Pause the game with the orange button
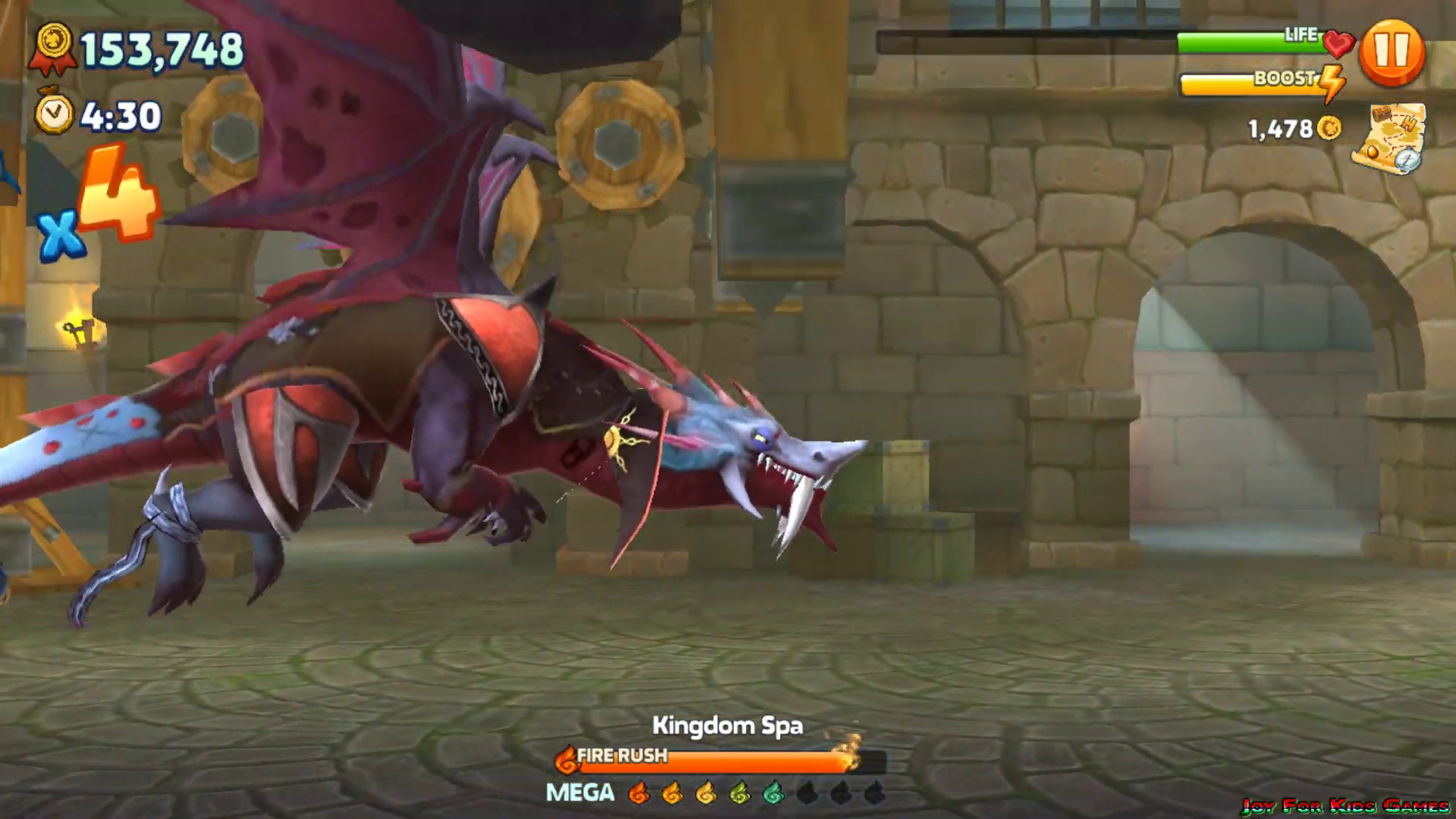The width and height of the screenshot is (1456, 819). pyautogui.click(x=1392, y=52)
